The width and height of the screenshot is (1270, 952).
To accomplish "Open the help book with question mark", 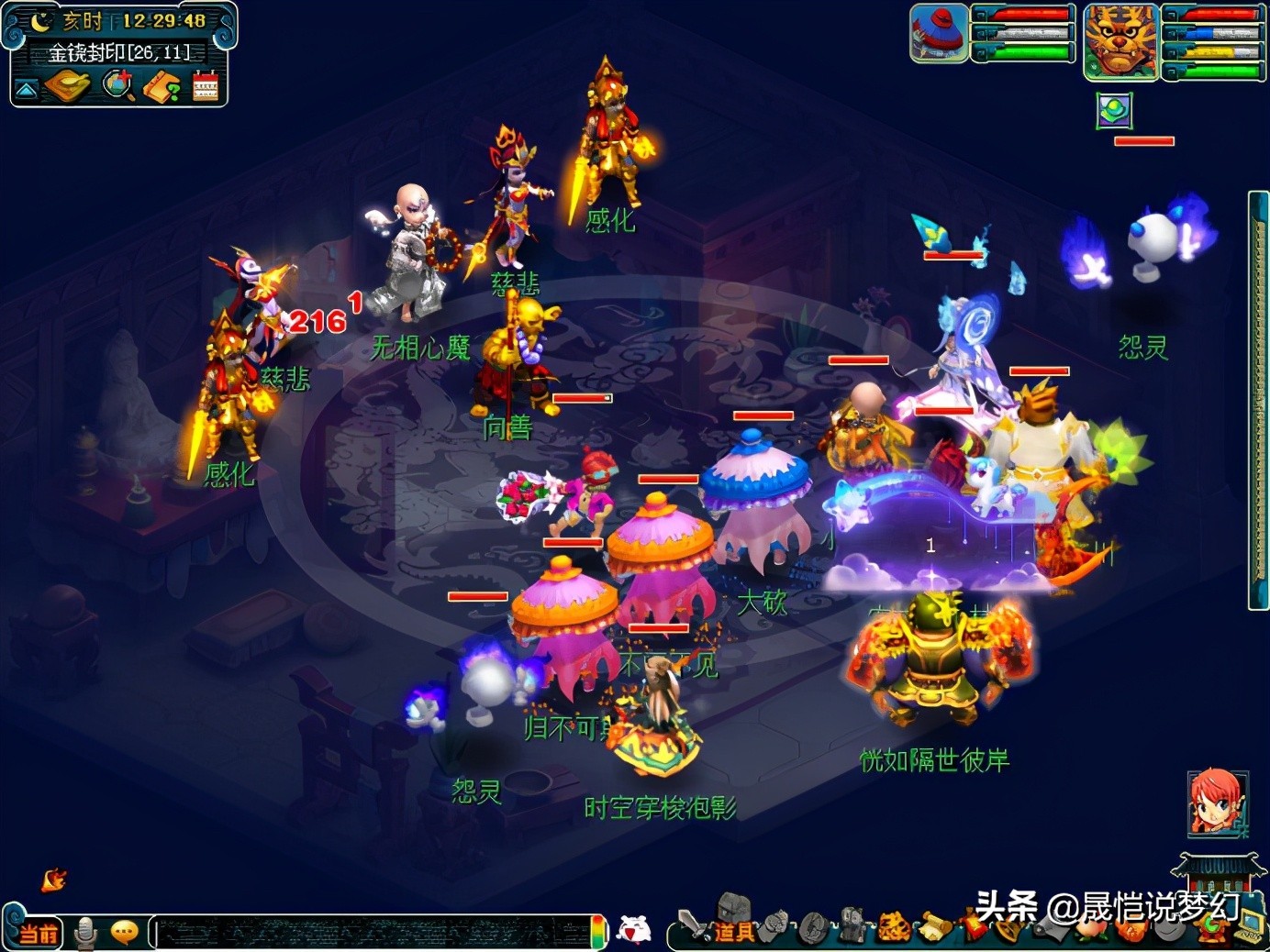I will click(162, 87).
